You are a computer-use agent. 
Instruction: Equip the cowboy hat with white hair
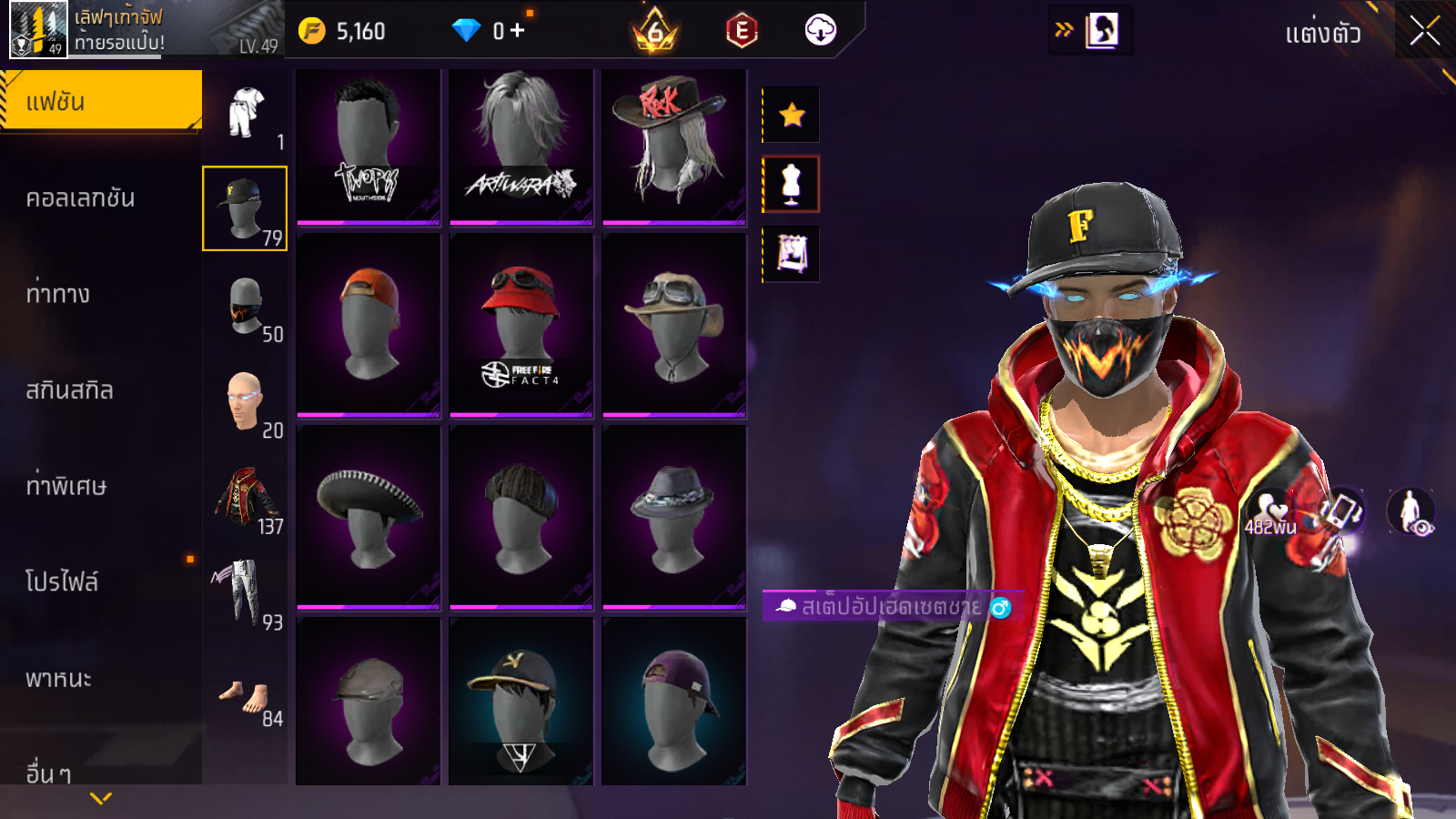pyautogui.click(x=673, y=146)
